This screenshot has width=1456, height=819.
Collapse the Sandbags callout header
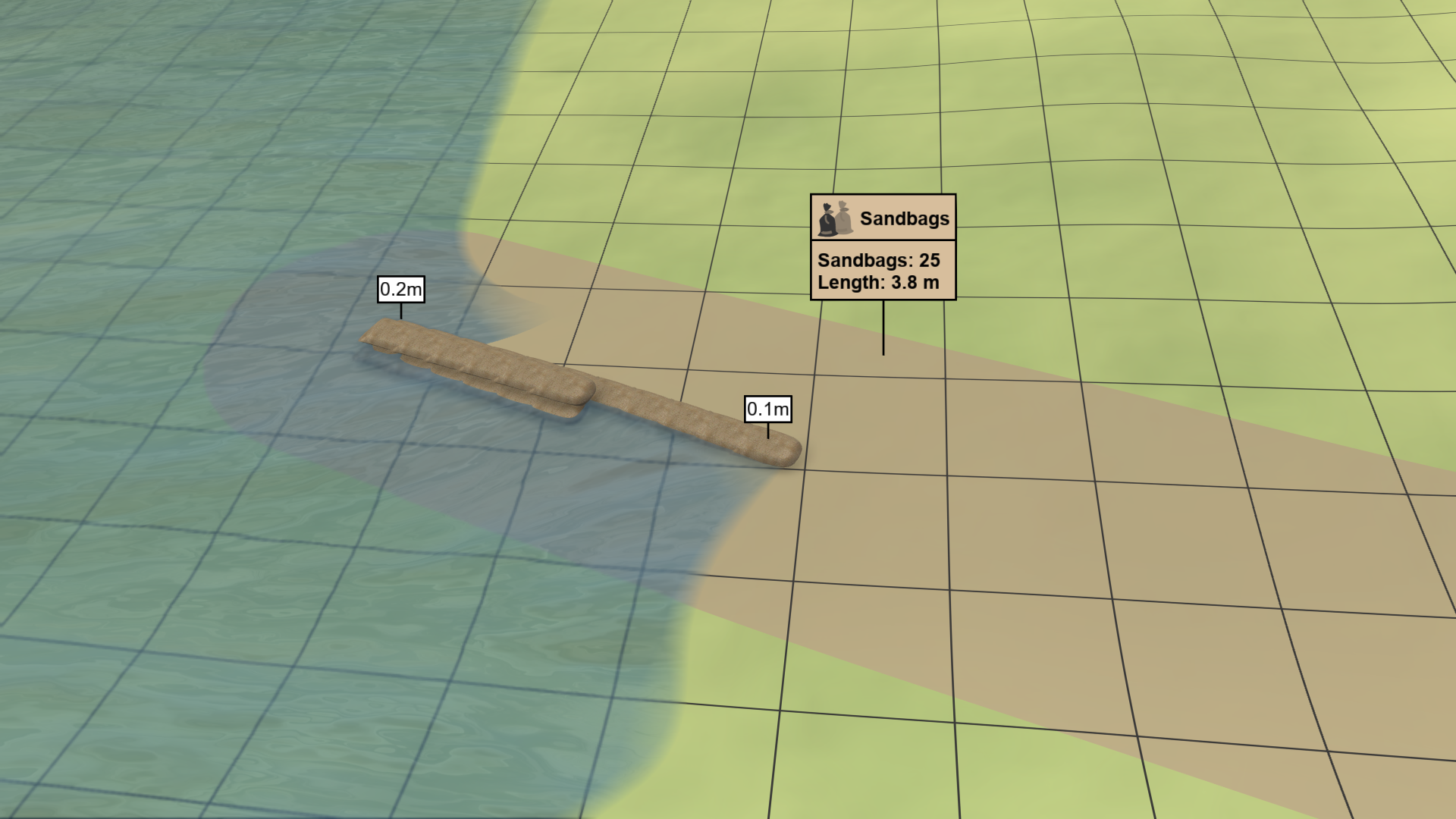click(x=883, y=218)
